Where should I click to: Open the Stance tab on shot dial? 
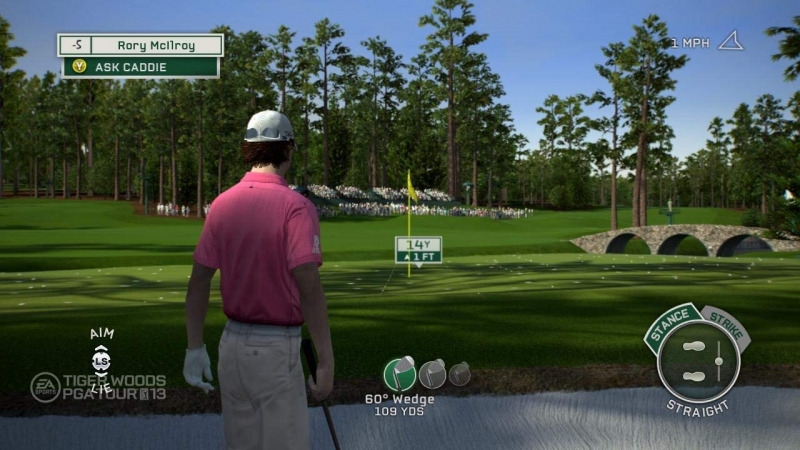(671, 327)
